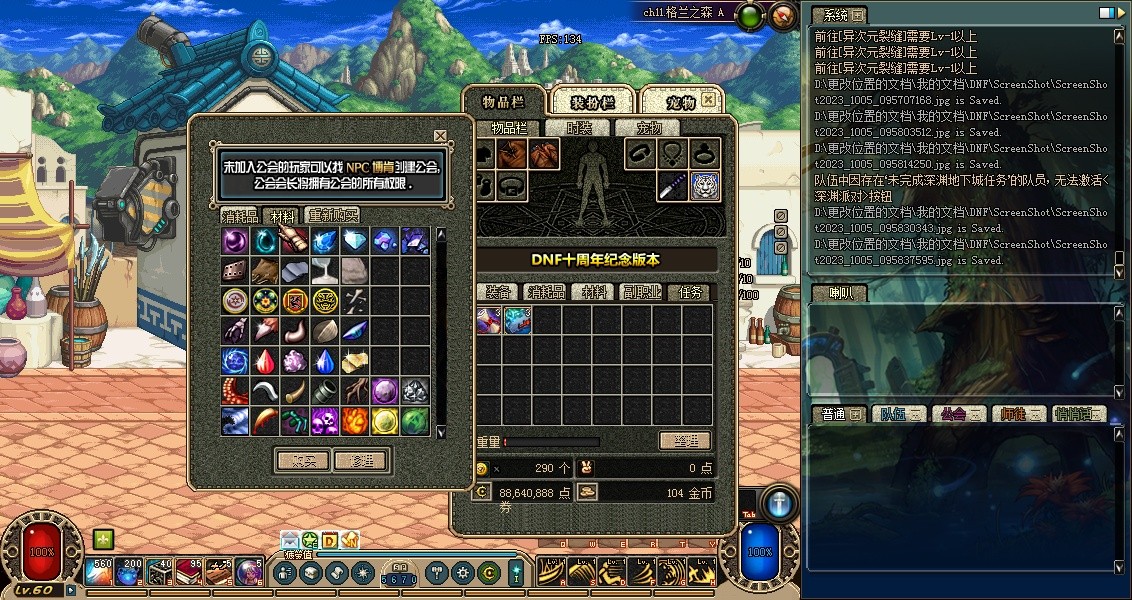Open the 重新购买 buyback tab
This screenshot has width=1132, height=600.
[x=333, y=216]
